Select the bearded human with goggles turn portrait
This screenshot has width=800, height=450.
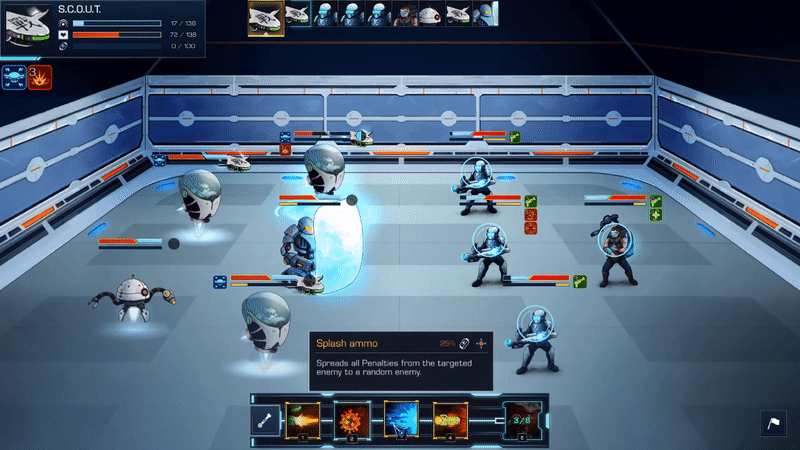tap(405, 14)
